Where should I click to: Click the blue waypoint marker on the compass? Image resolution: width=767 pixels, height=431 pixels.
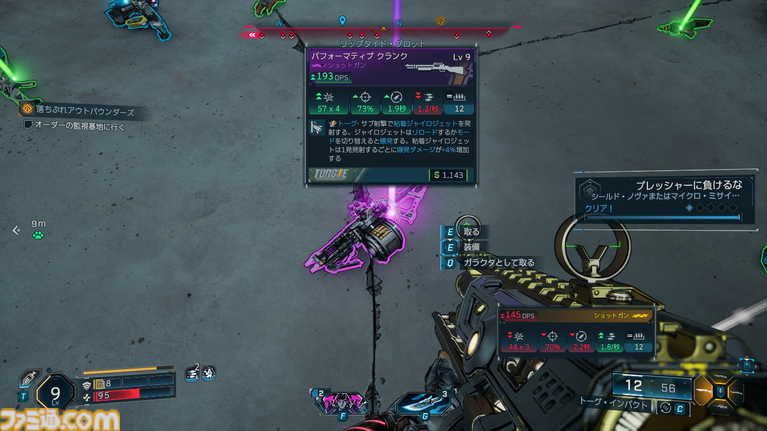[x=343, y=20]
